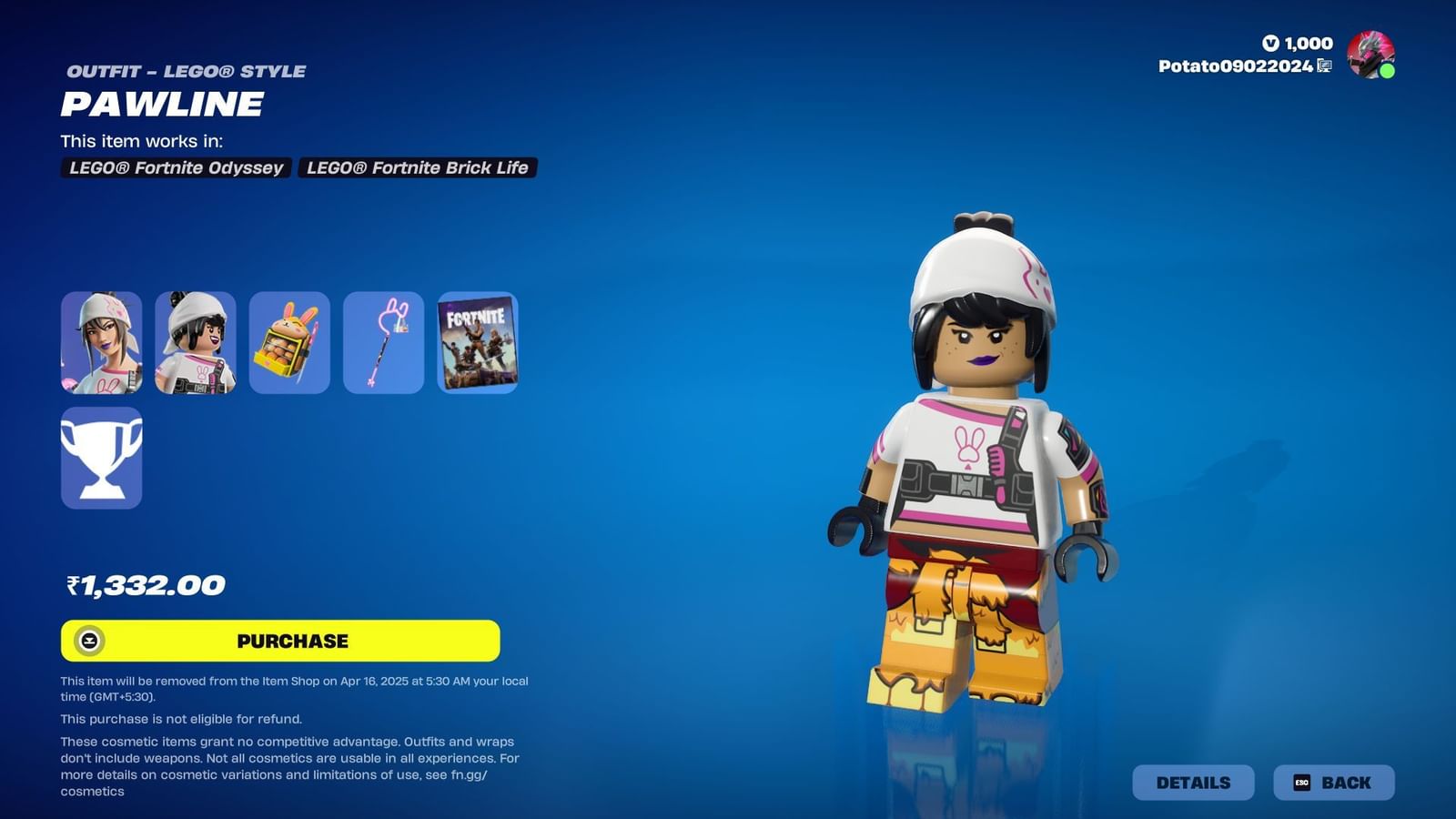Click the mask icon on the Purchase button
This screenshot has width=1456, height=819.
click(88, 641)
